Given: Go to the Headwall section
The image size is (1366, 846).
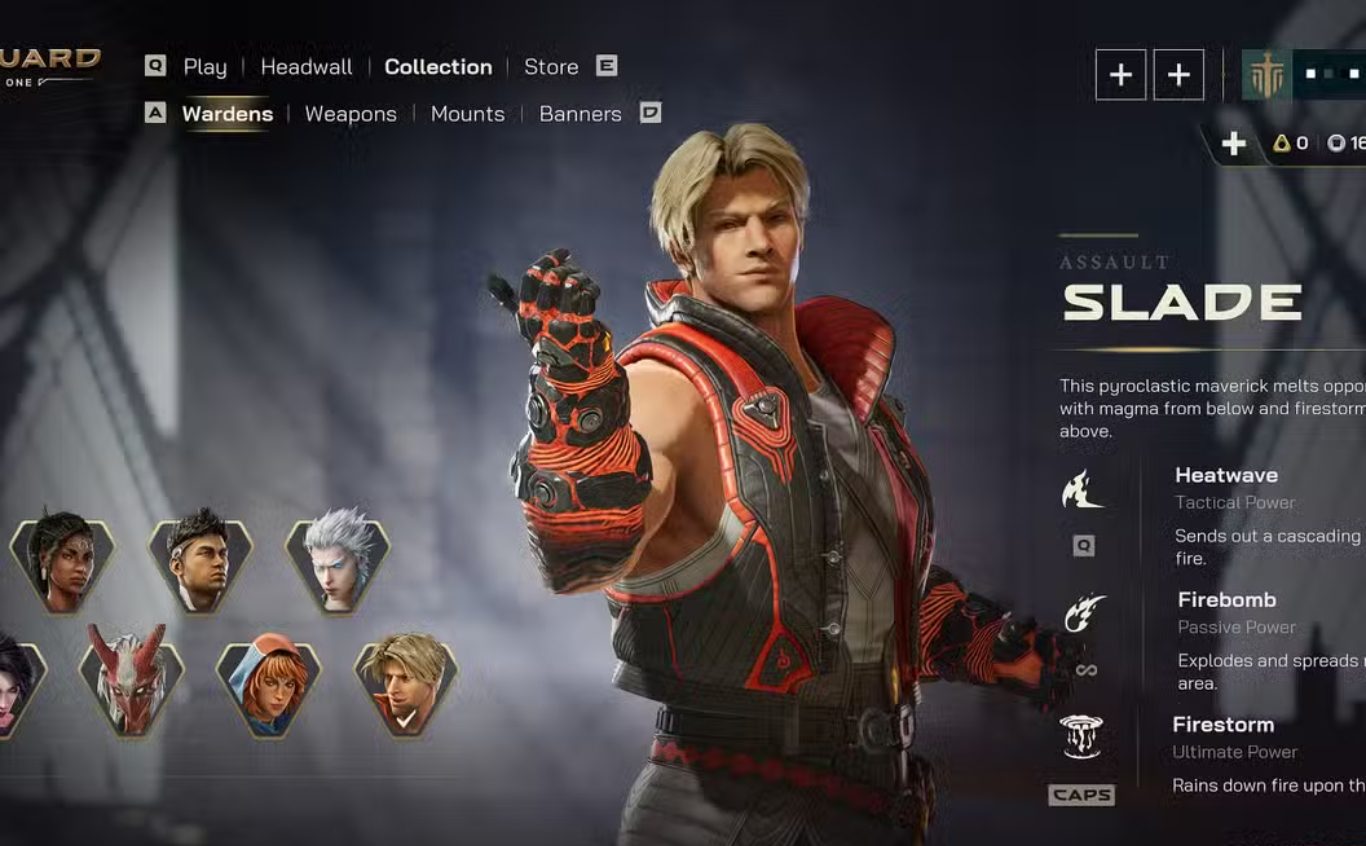Looking at the screenshot, I should pos(306,67).
